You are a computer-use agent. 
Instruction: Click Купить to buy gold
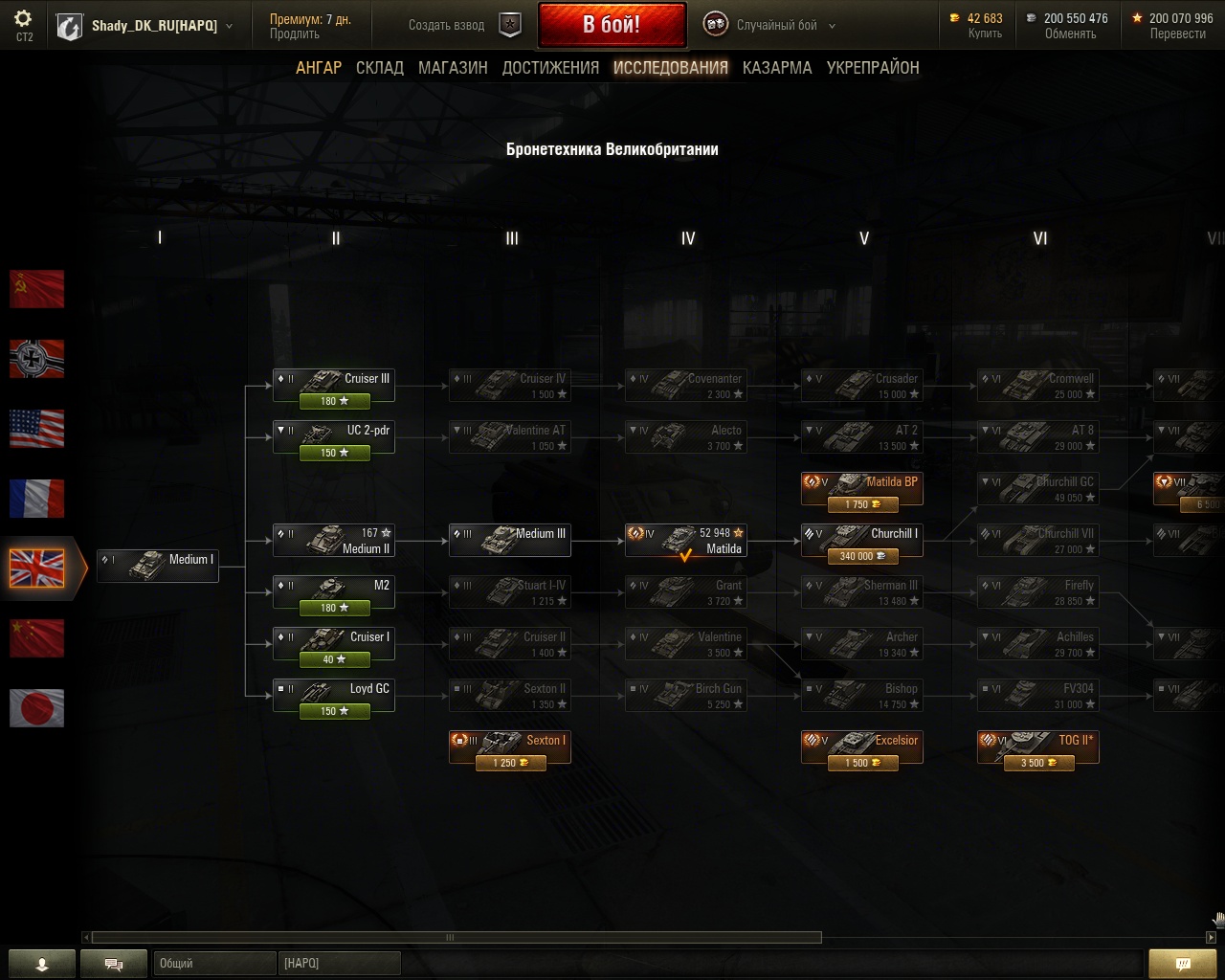985,33
